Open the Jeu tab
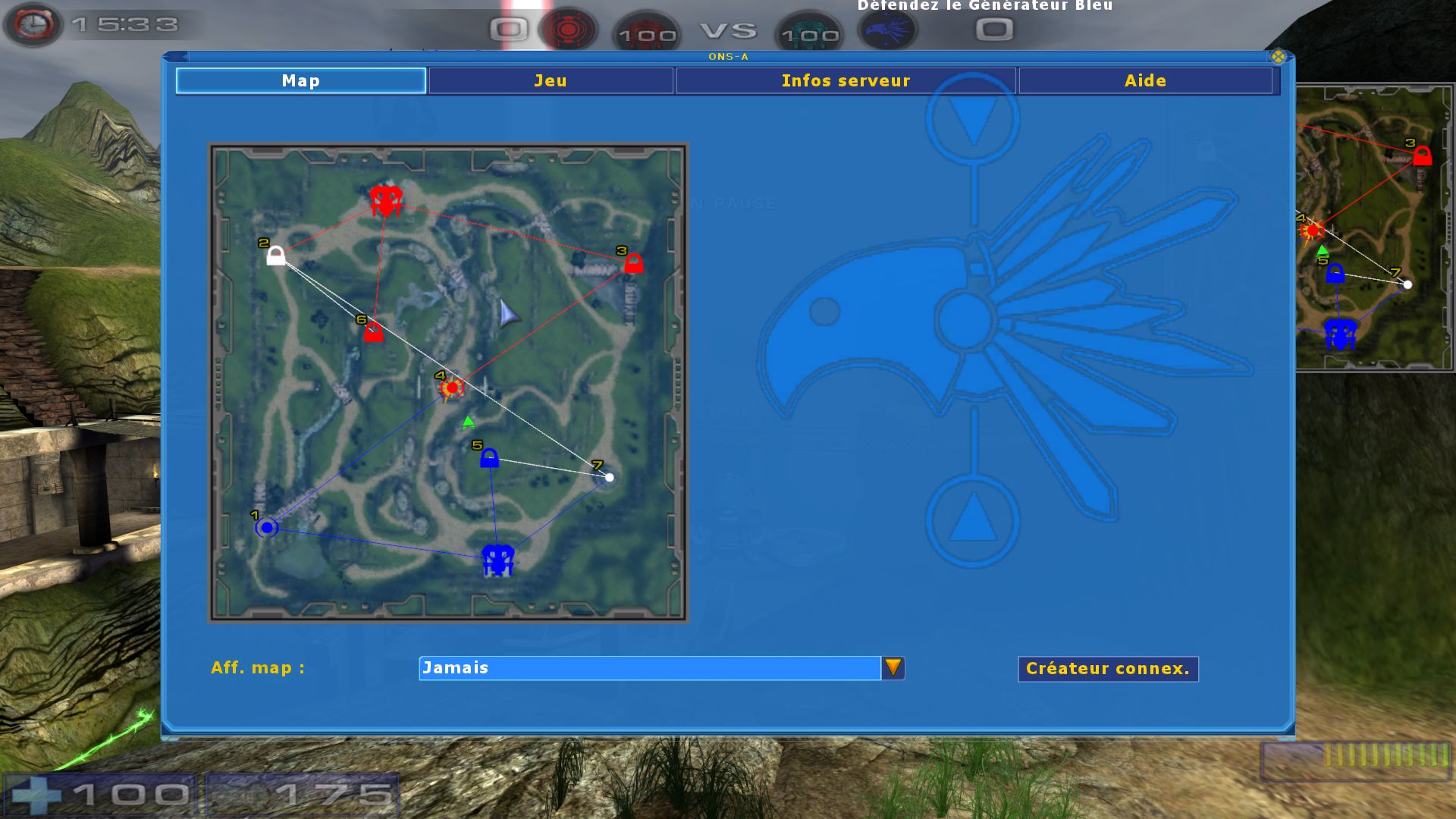The height and width of the screenshot is (819, 1456). tap(551, 80)
